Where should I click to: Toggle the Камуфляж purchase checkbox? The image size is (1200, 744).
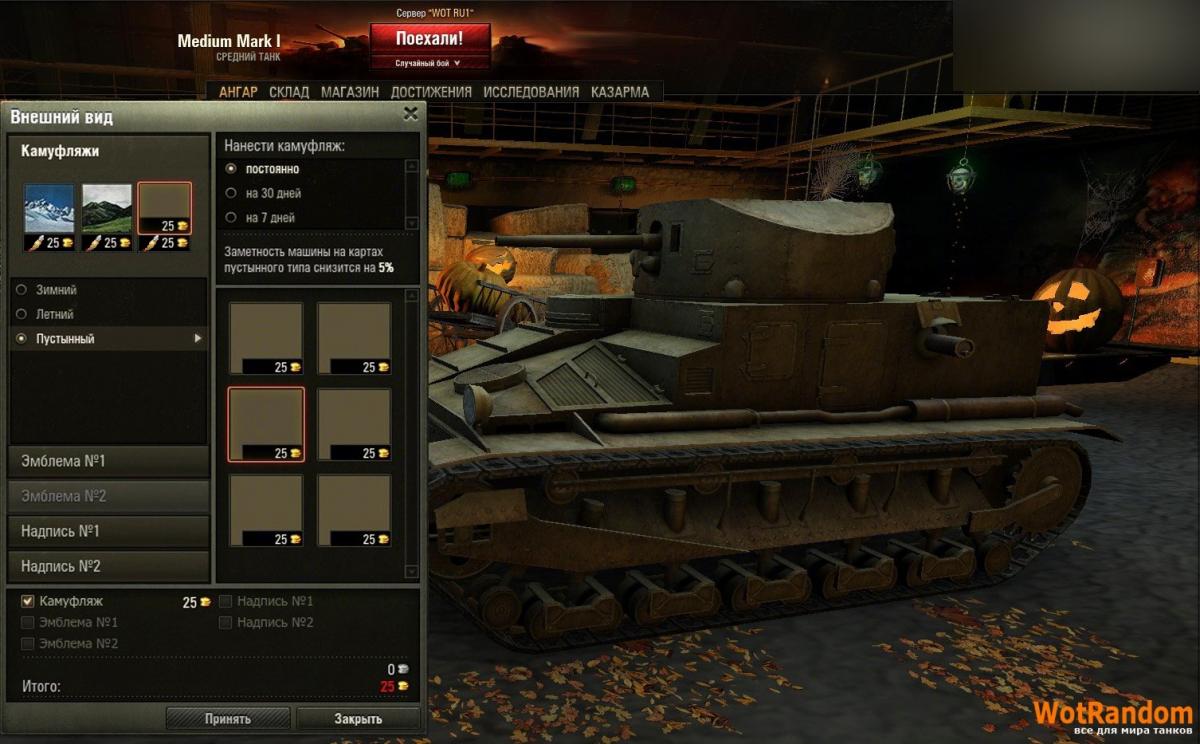click(x=27, y=601)
